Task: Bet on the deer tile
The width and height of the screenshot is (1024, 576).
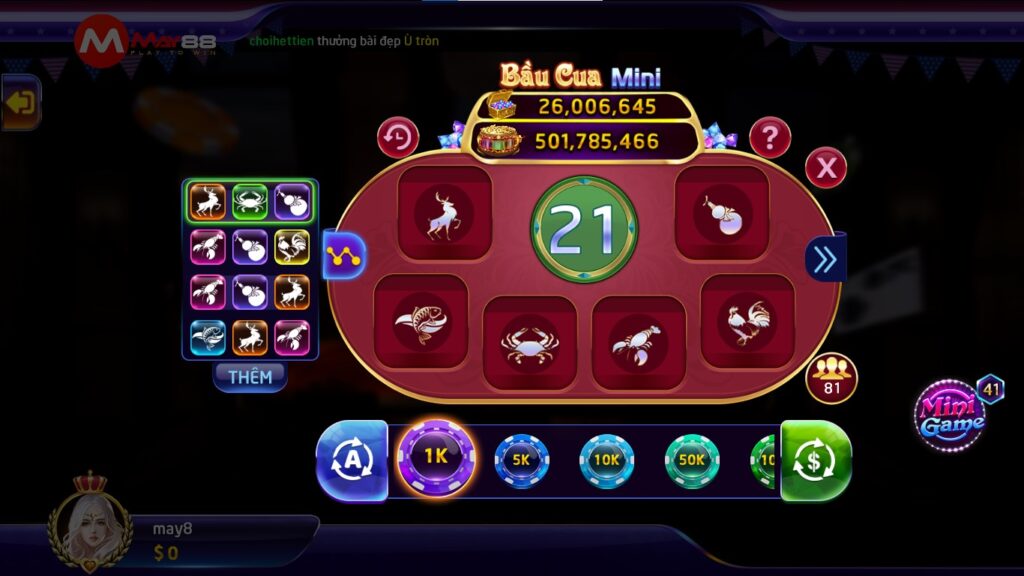Action: [x=445, y=214]
